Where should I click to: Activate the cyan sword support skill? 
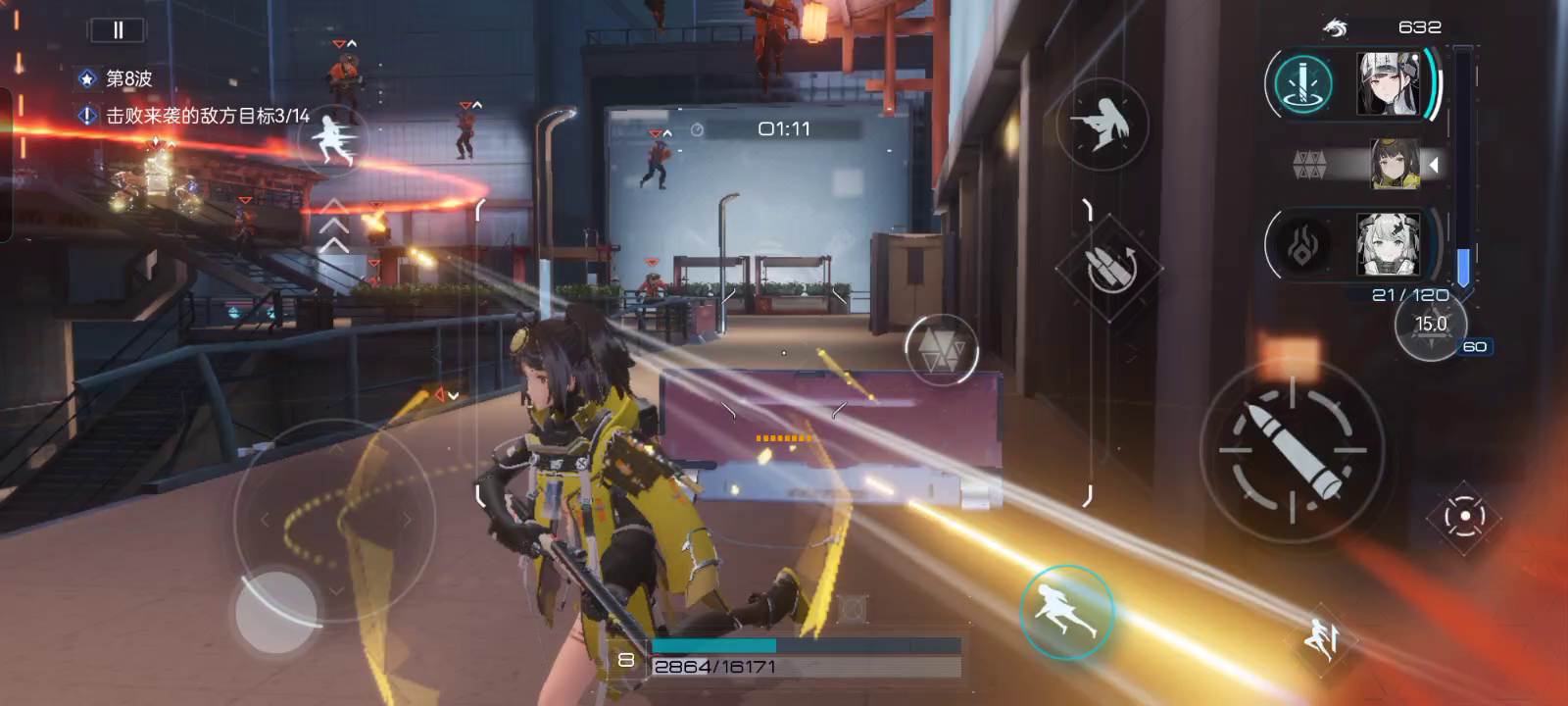click(x=1303, y=84)
